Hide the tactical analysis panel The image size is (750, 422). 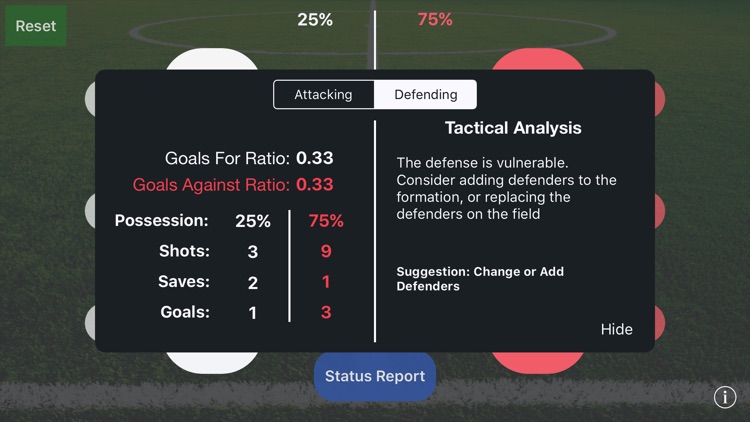click(x=616, y=329)
